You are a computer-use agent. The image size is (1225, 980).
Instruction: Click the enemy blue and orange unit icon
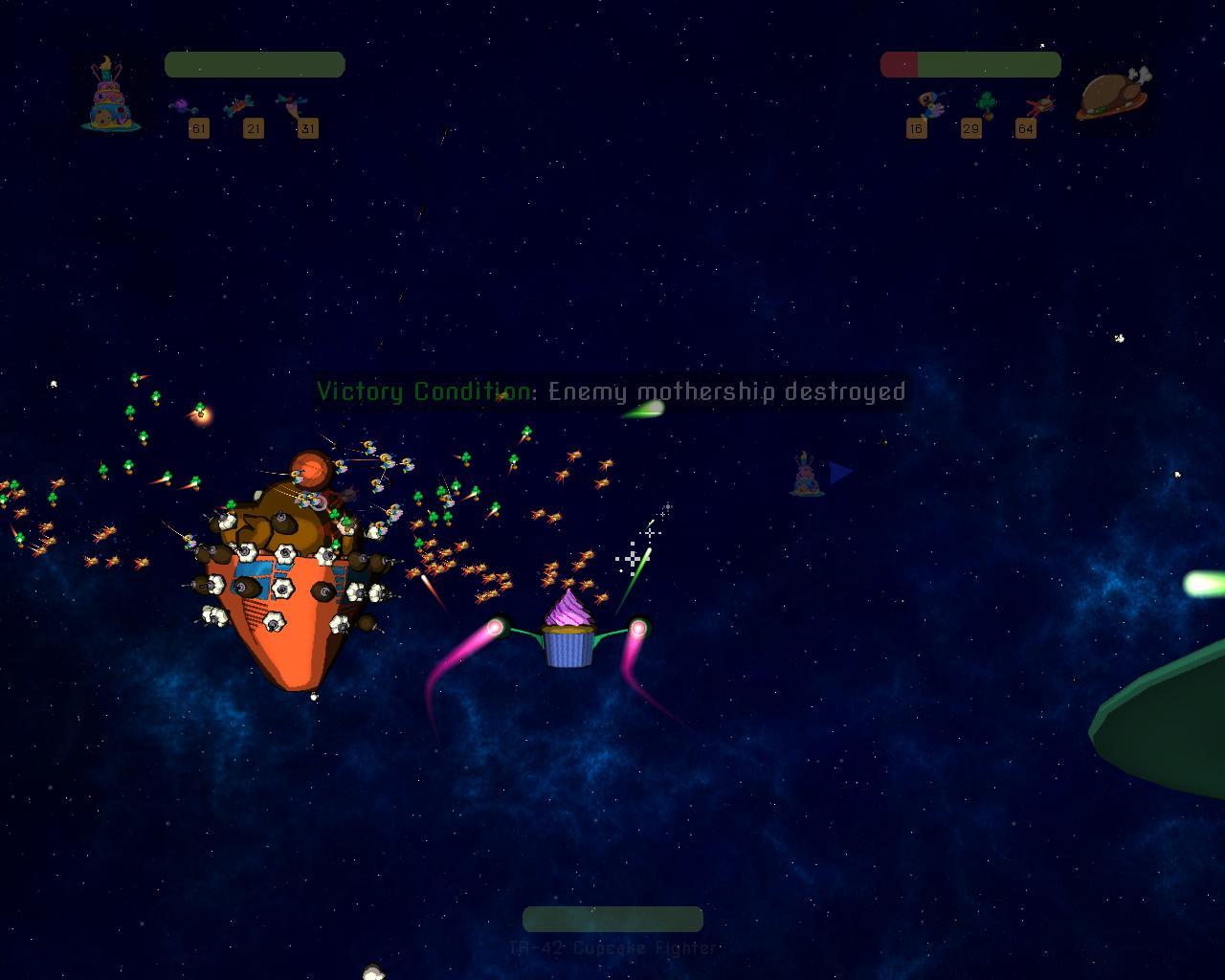[x=929, y=104]
